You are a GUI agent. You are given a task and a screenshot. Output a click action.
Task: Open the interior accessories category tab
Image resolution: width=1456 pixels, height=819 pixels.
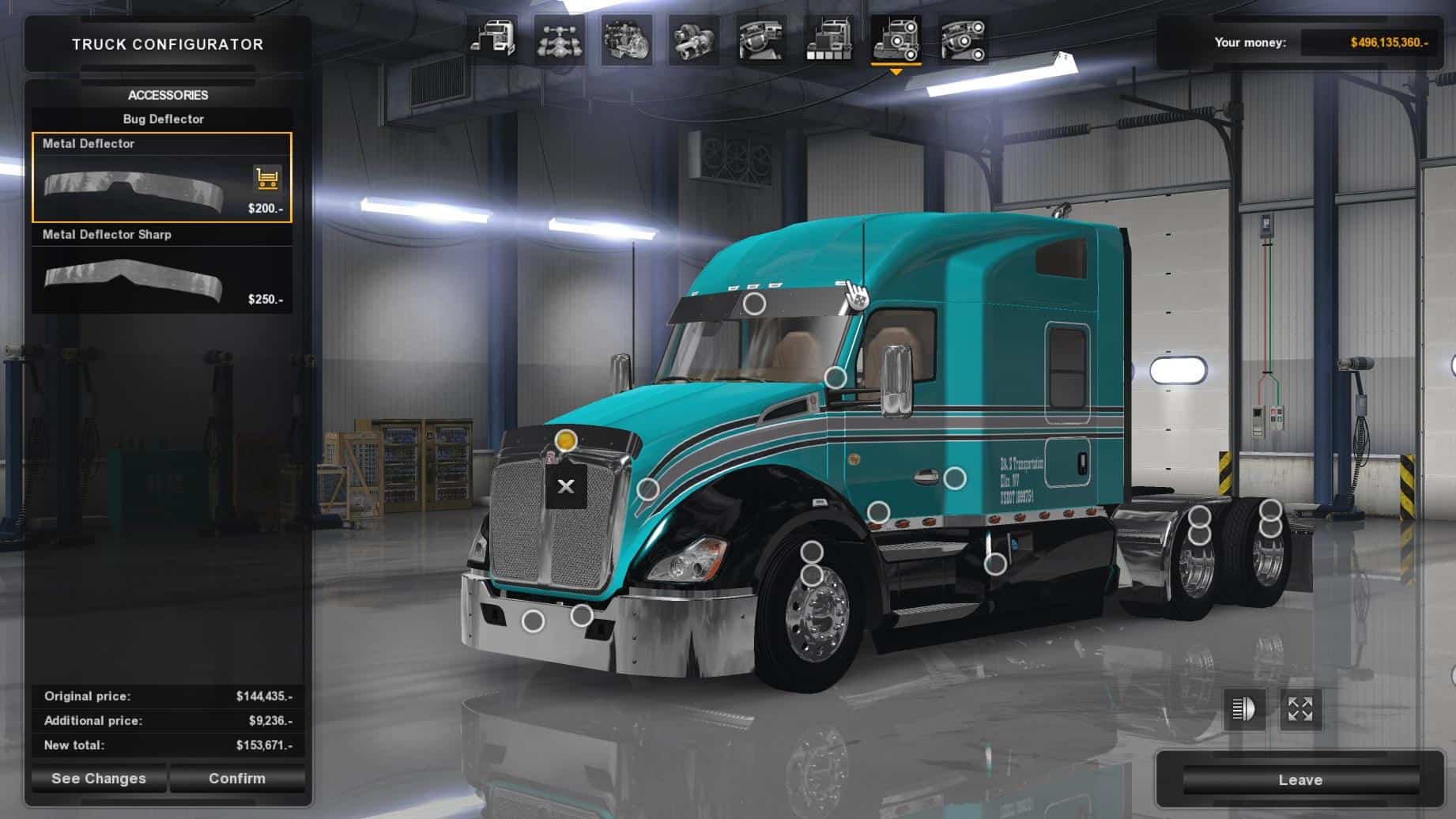963,40
